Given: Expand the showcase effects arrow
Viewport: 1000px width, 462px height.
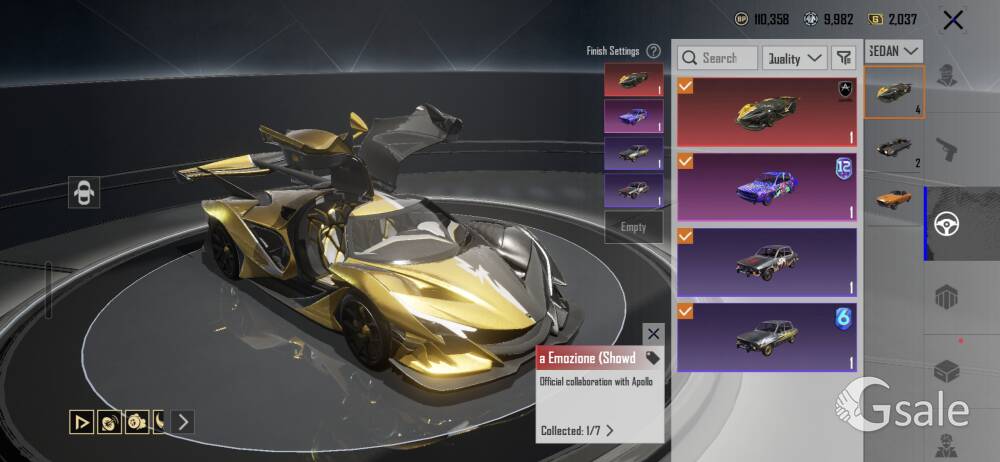Looking at the screenshot, I should click(181, 422).
